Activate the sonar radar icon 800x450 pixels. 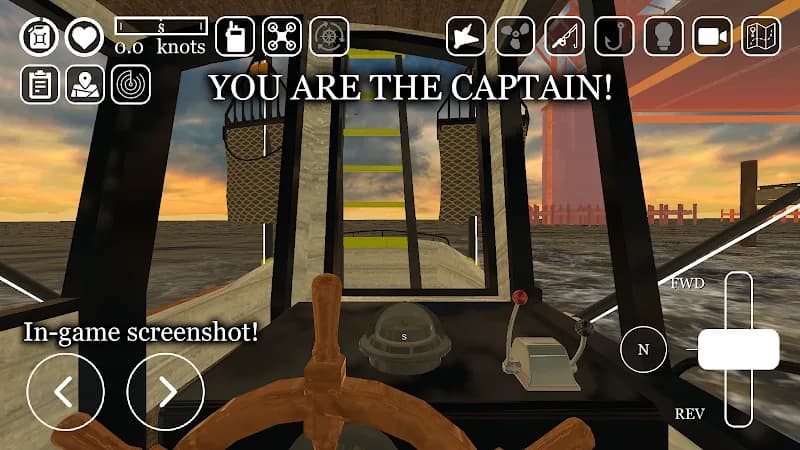(x=131, y=85)
